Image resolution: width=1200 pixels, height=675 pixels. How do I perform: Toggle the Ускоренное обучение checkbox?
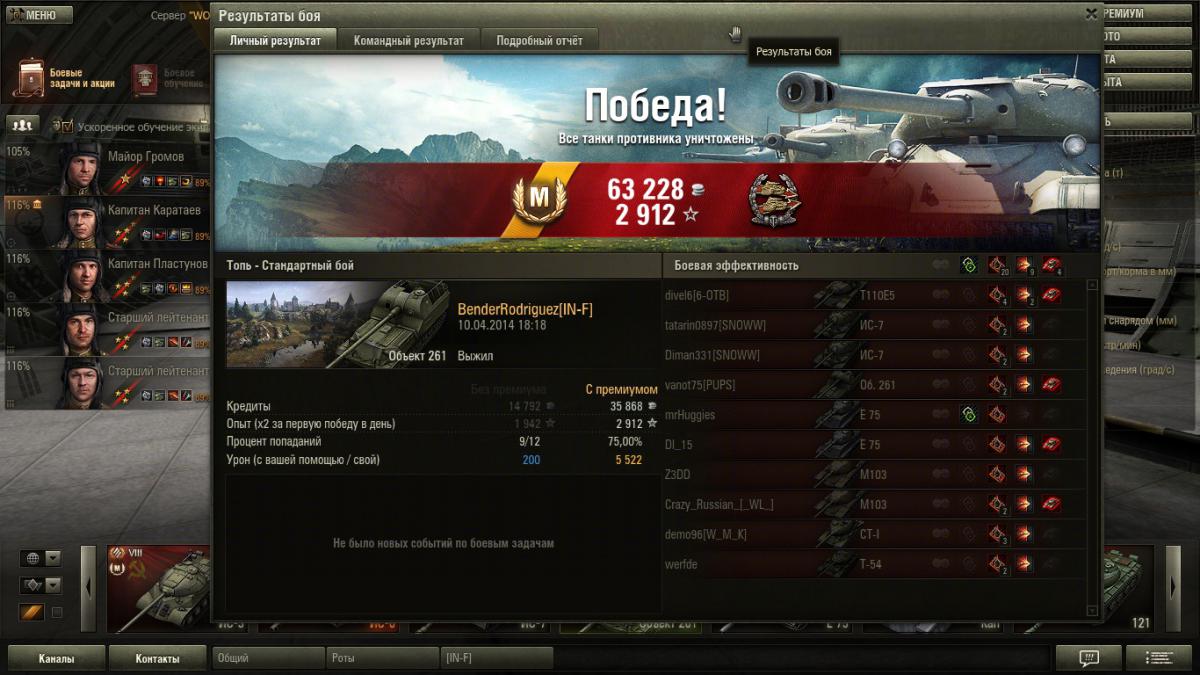68,127
